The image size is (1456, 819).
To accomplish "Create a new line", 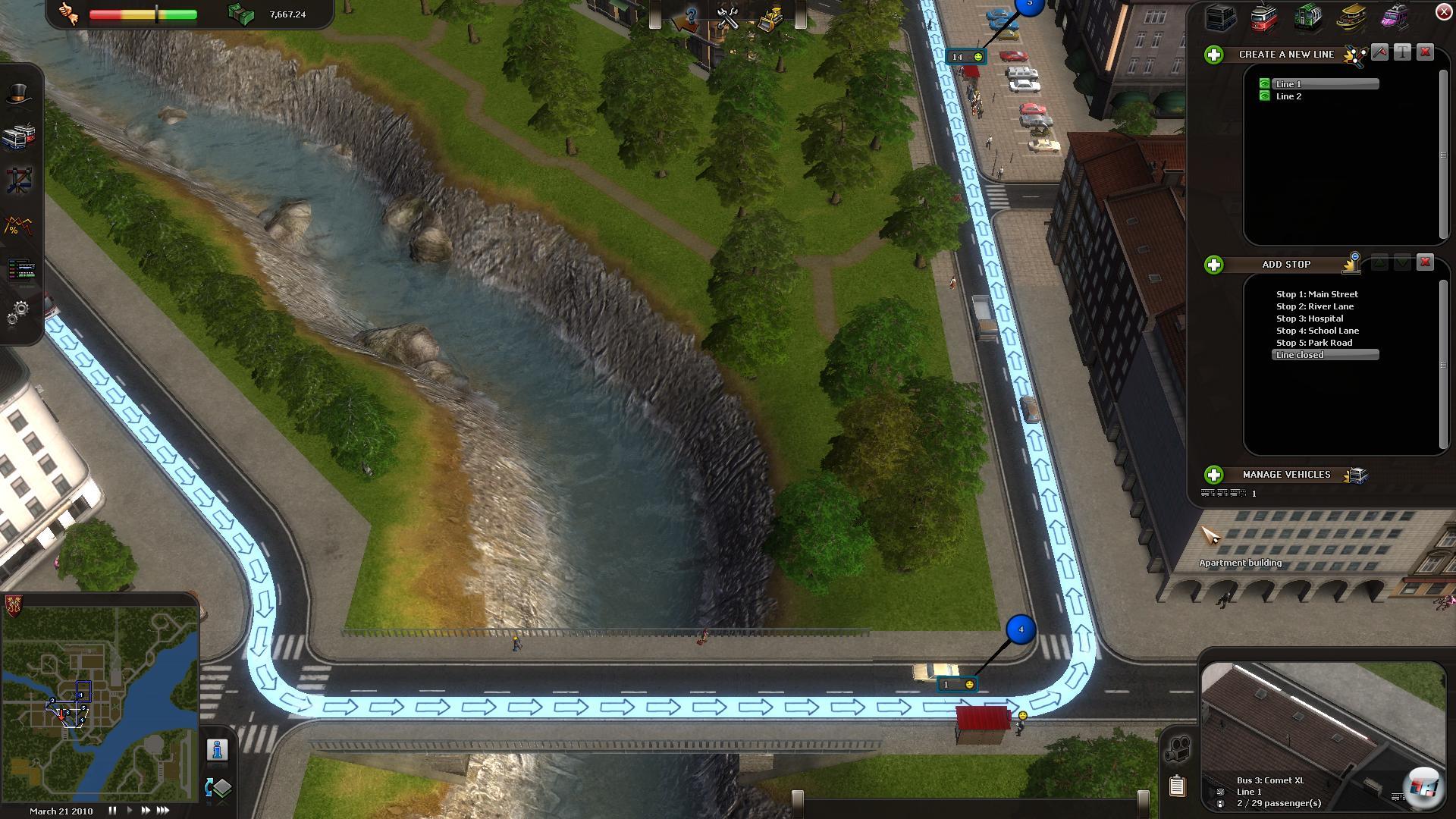I will pos(1214,55).
